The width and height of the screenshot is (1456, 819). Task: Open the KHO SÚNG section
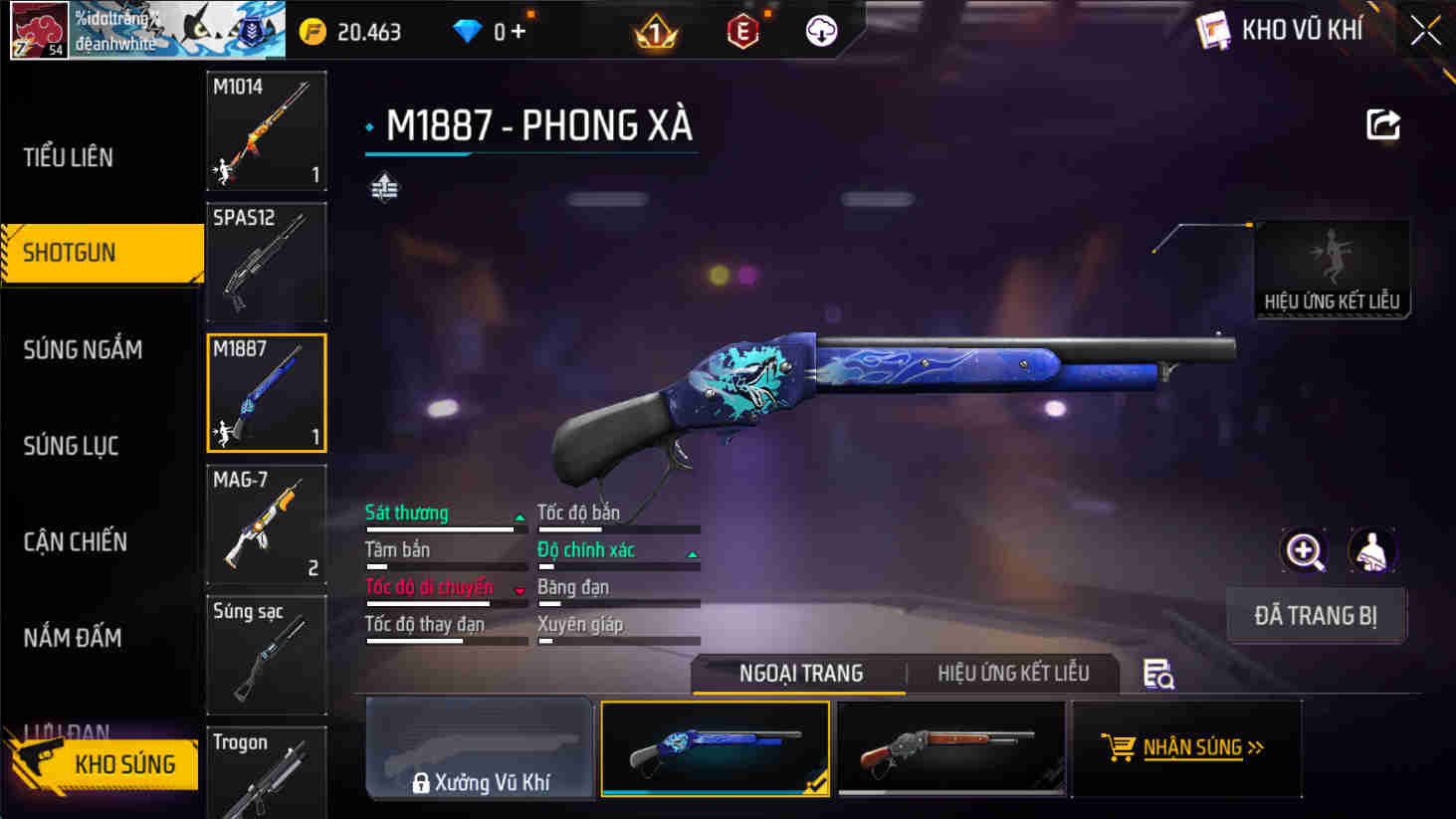pos(125,764)
